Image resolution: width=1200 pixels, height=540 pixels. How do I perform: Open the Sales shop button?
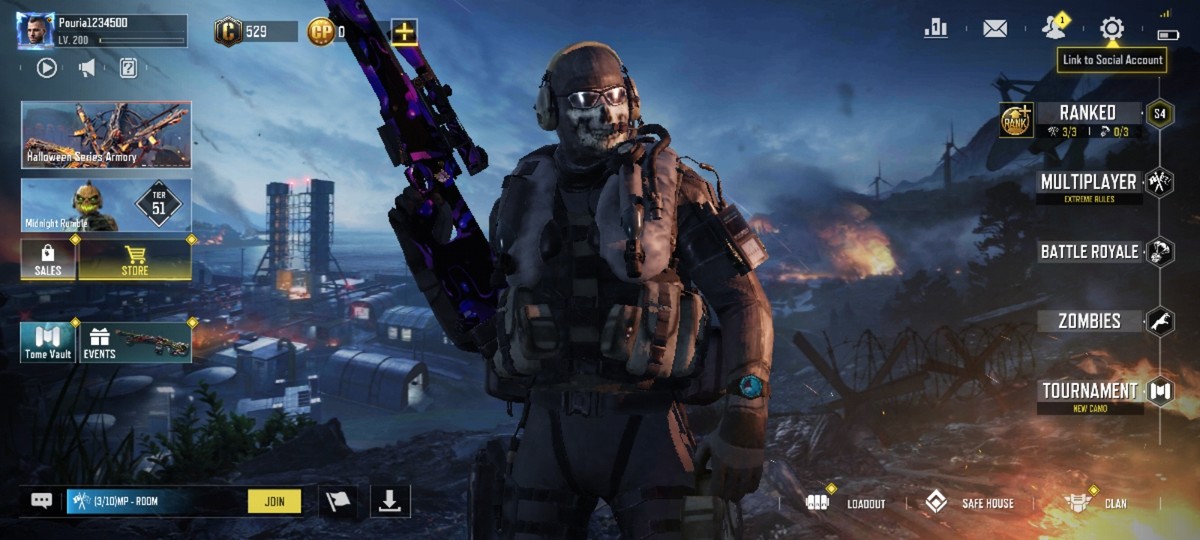click(x=48, y=259)
